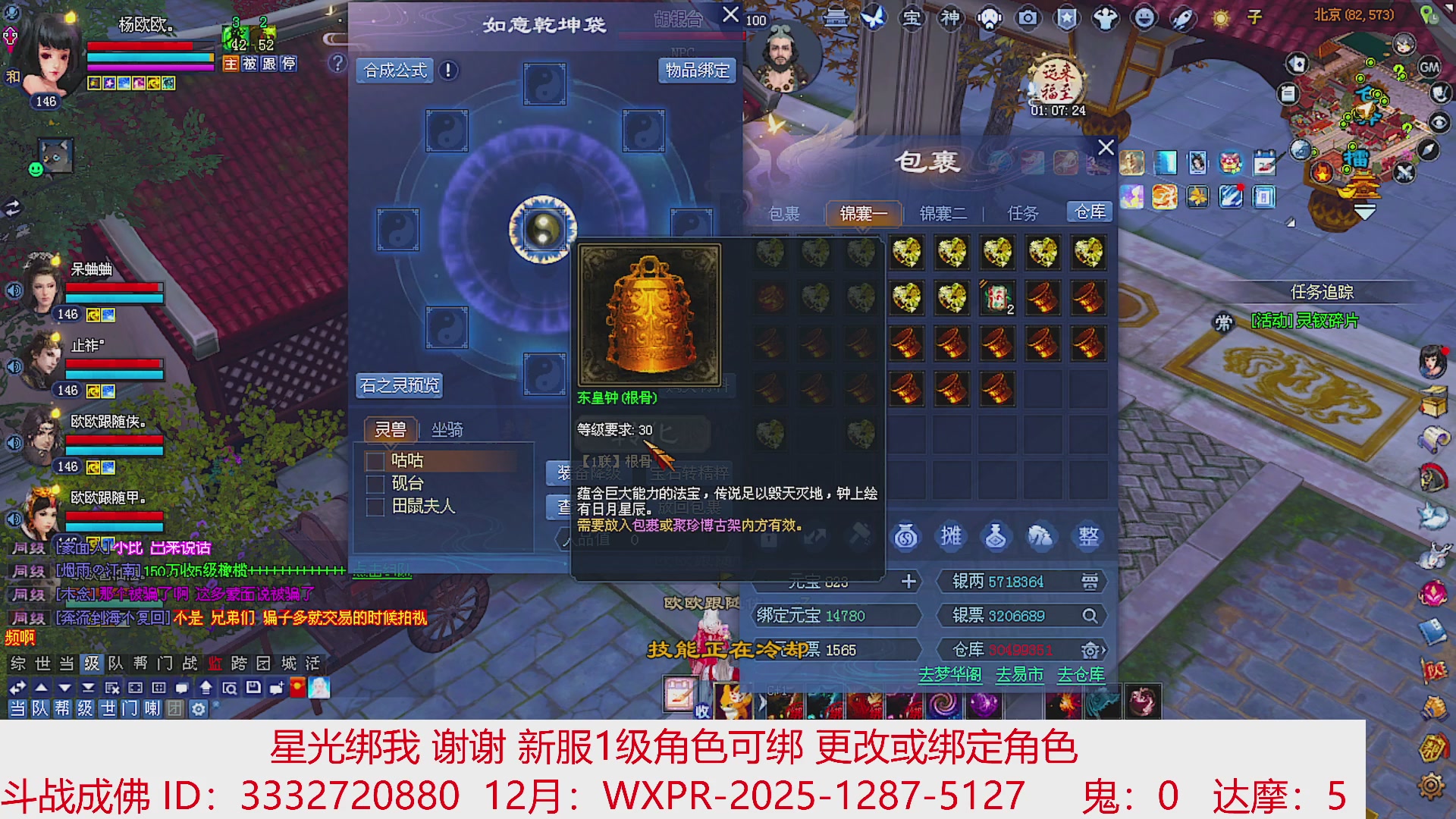1456x819 pixels.
Task: Open the 摊 stall icon below the inventory
Action: [x=950, y=536]
